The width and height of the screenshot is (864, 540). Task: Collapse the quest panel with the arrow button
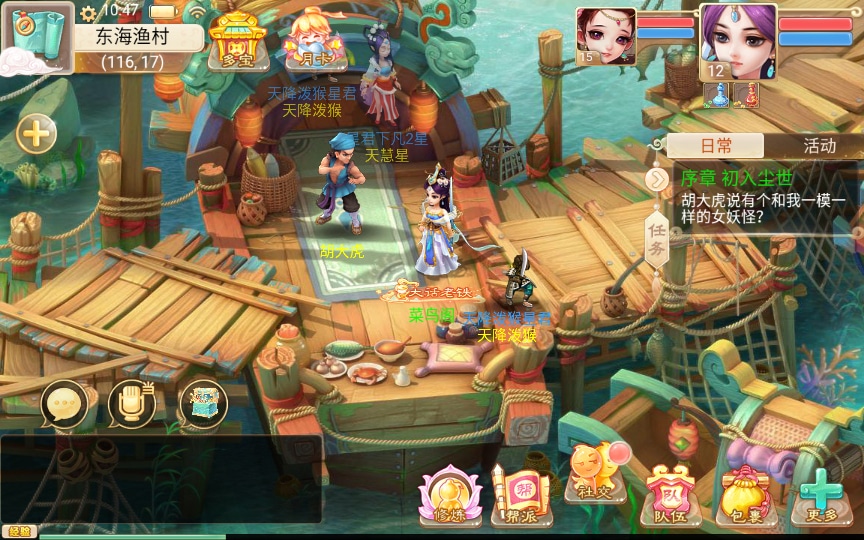657,179
